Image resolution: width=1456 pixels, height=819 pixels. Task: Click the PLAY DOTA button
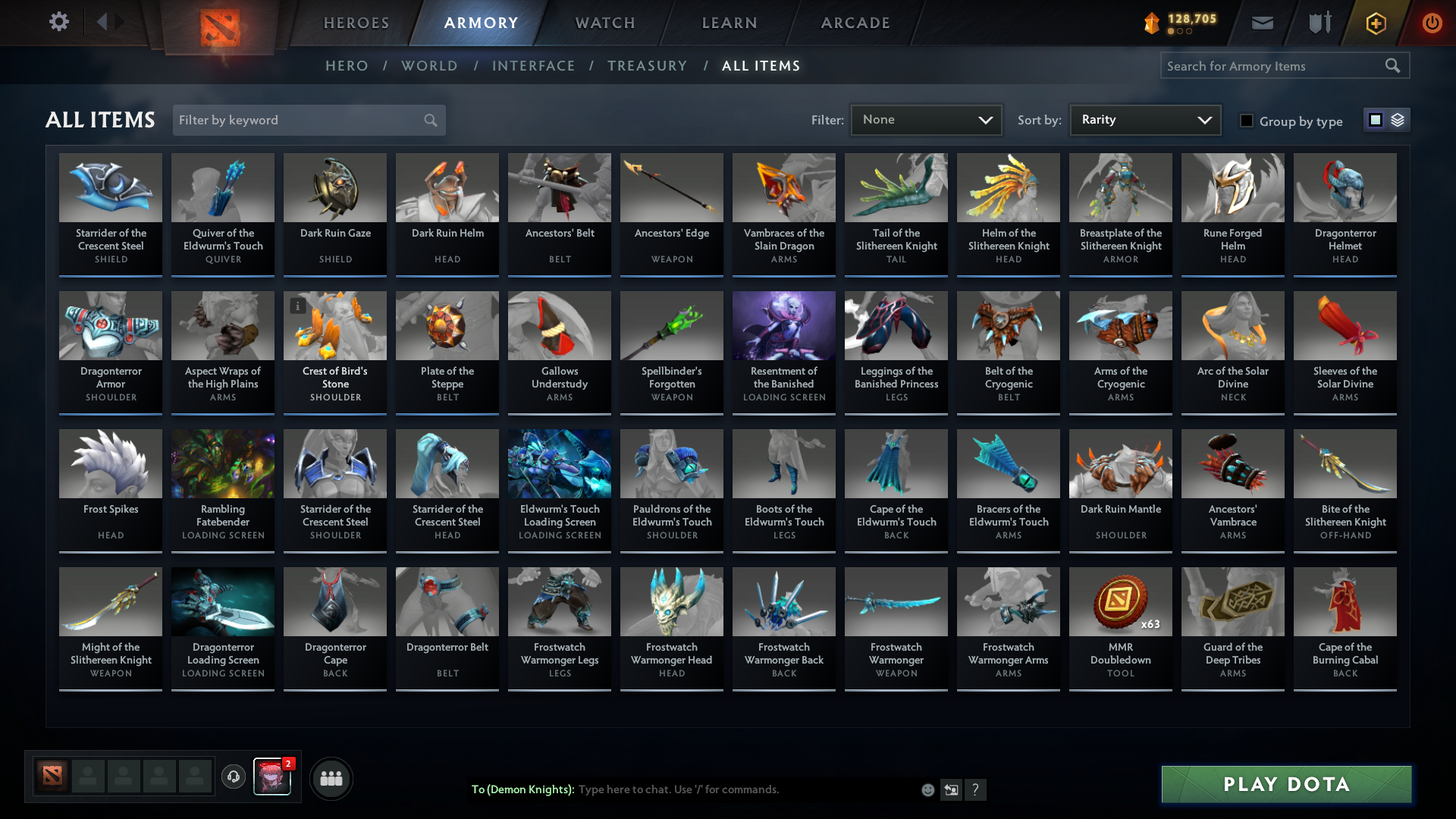1285,785
